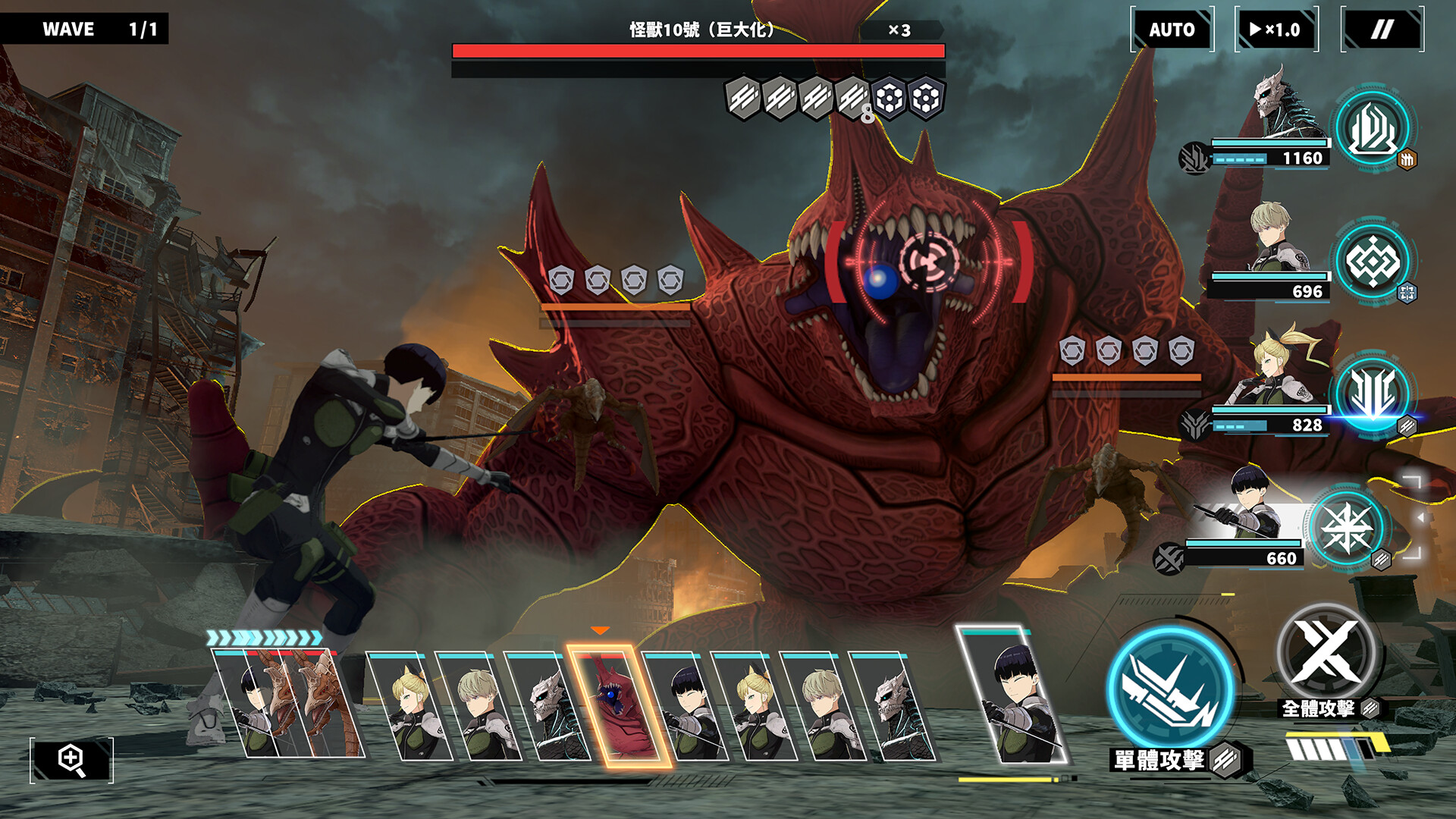The width and height of the screenshot is (1456, 819).
Task: Use the 單體攻擊 single-target attack skill
Action: (x=1171, y=689)
